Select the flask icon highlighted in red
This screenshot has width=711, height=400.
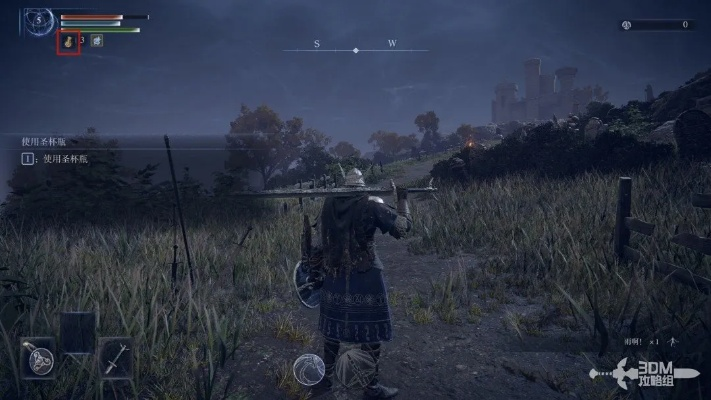pyautogui.click(x=68, y=42)
